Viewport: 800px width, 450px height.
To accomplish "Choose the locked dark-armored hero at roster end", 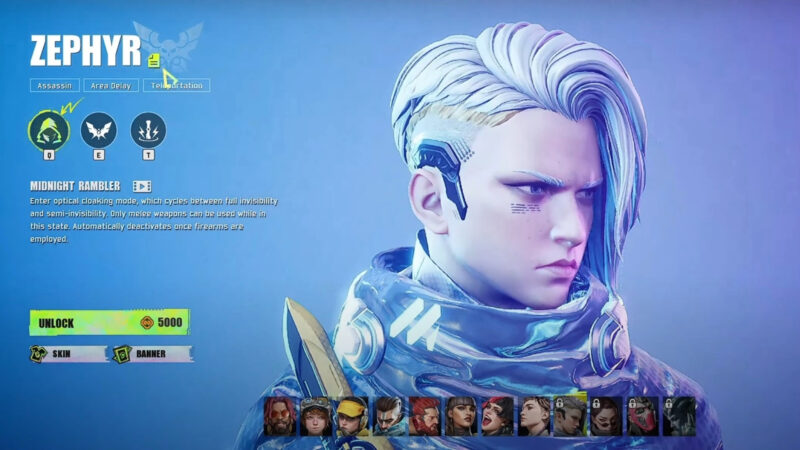I will 678,415.
